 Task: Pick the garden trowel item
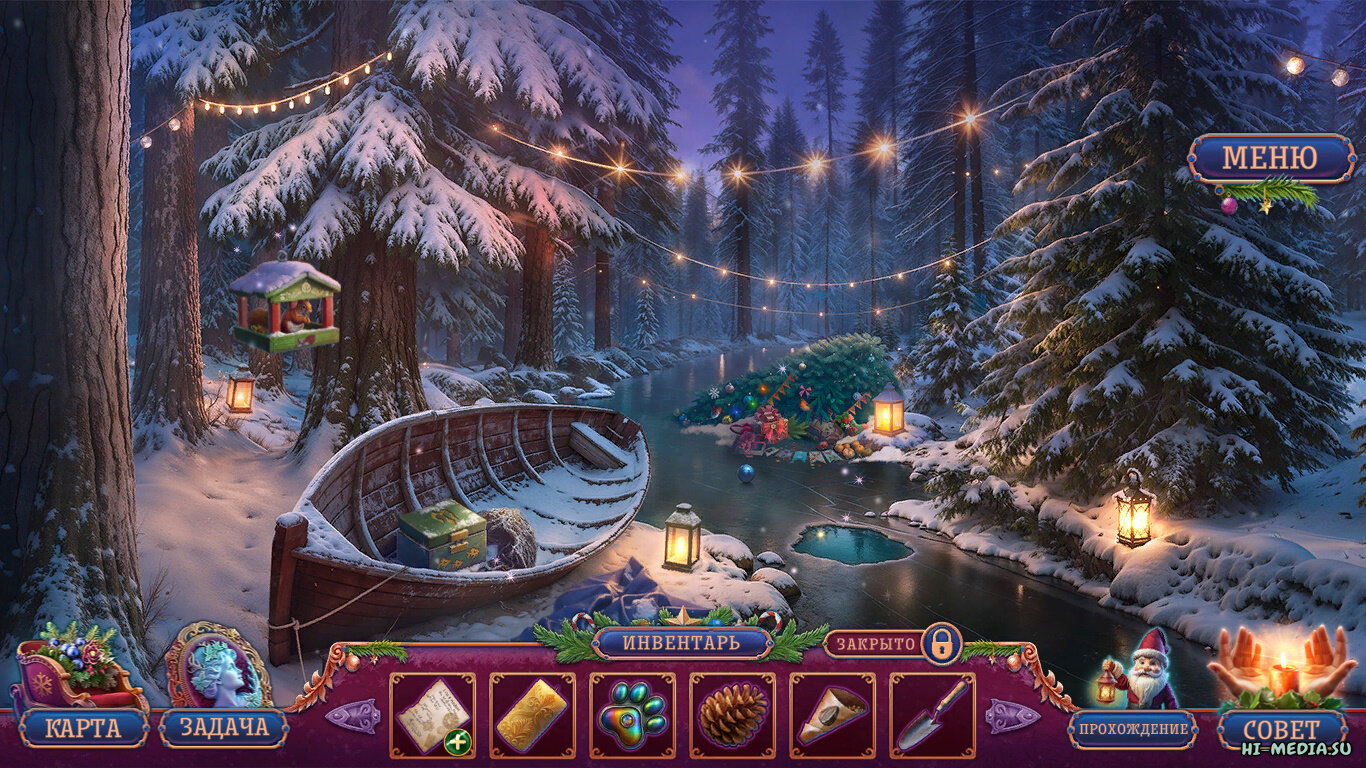(x=932, y=714)
